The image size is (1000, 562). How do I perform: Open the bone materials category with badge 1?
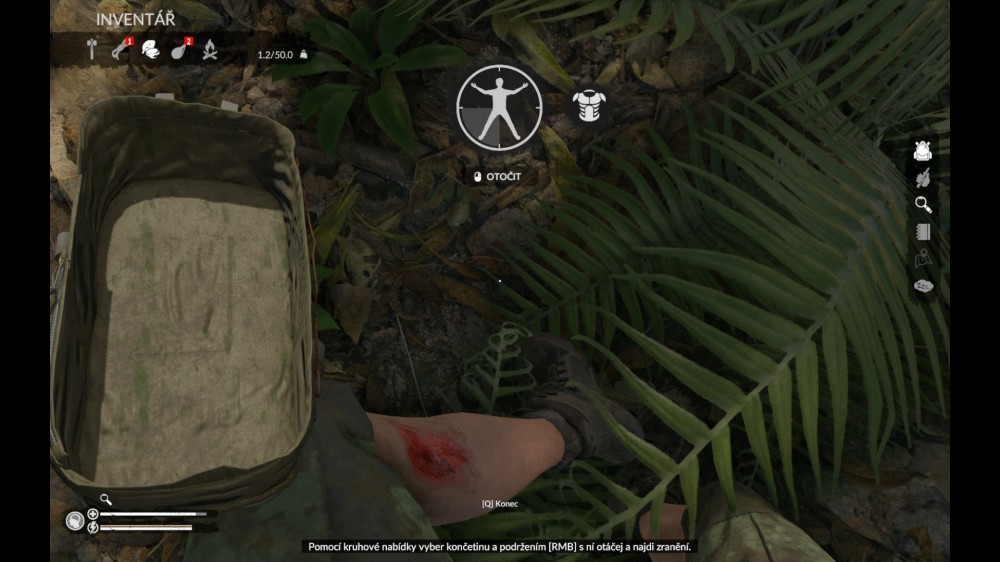pos(121,49)
